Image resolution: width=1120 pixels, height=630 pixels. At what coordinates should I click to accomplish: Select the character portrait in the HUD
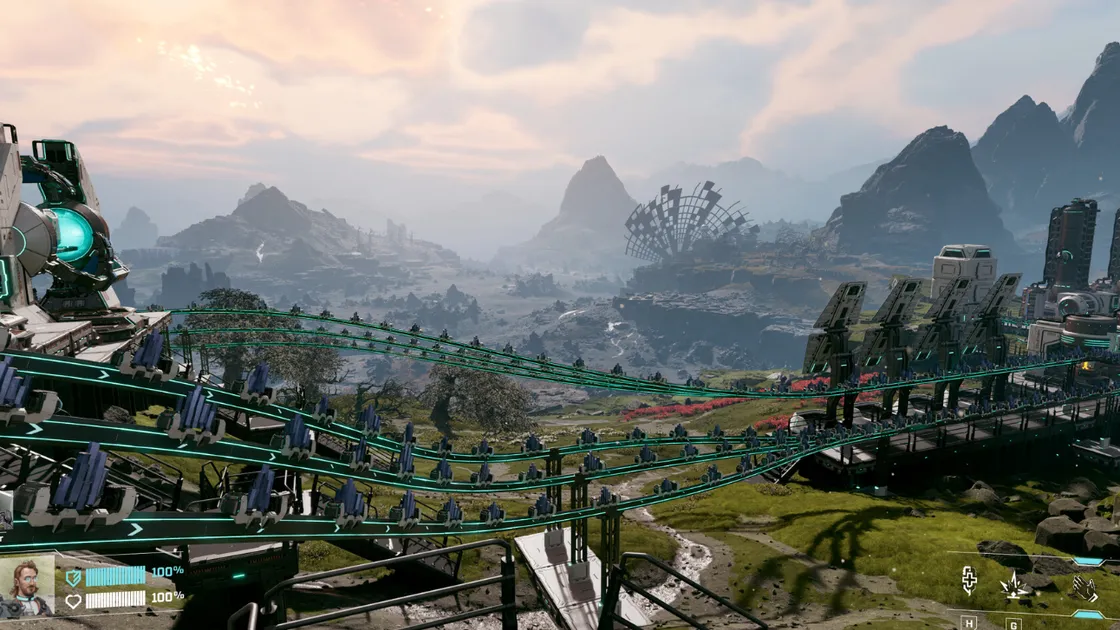pyautogui.click(x=27, y=587)
